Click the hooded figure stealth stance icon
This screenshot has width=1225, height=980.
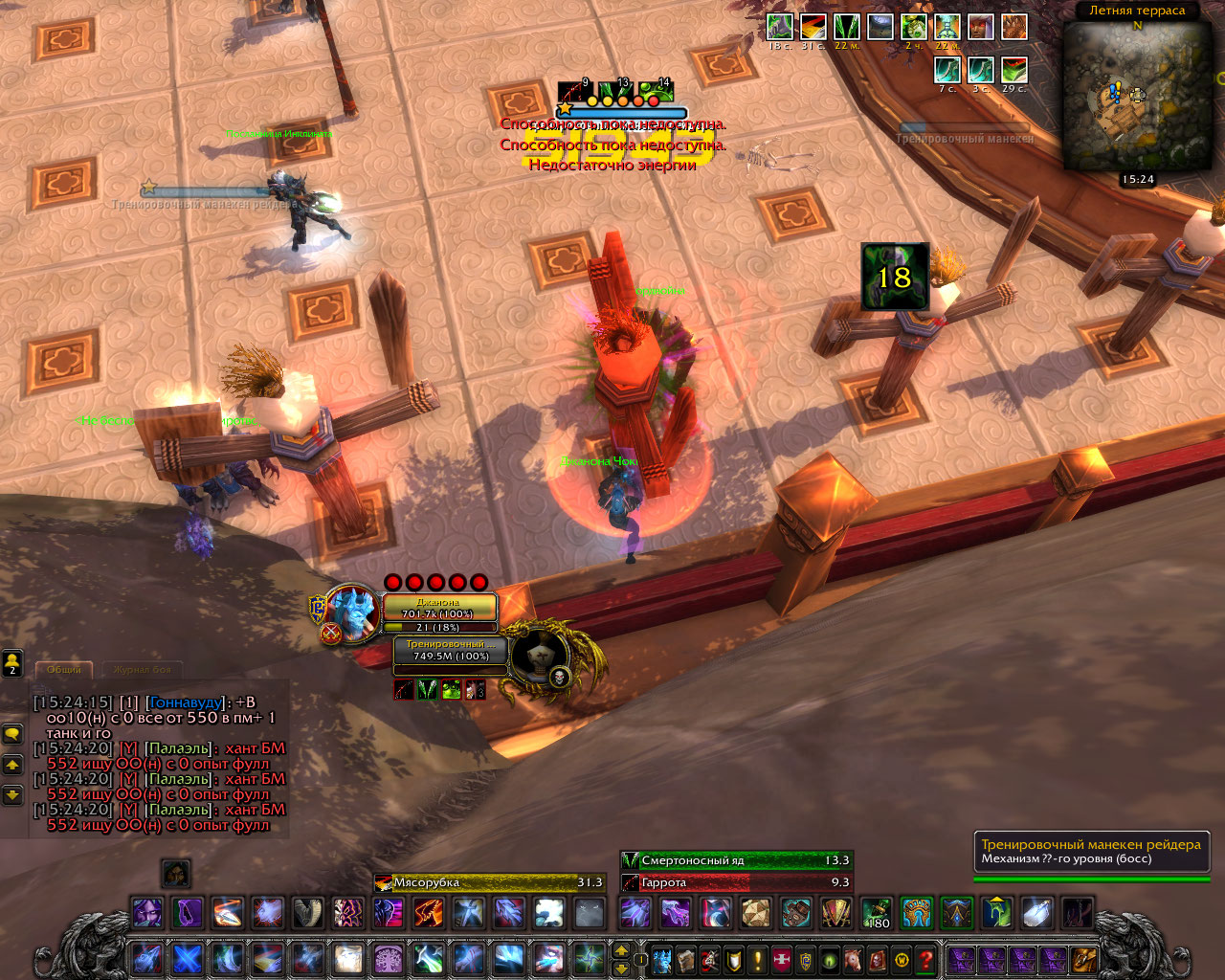click(175, 873)
